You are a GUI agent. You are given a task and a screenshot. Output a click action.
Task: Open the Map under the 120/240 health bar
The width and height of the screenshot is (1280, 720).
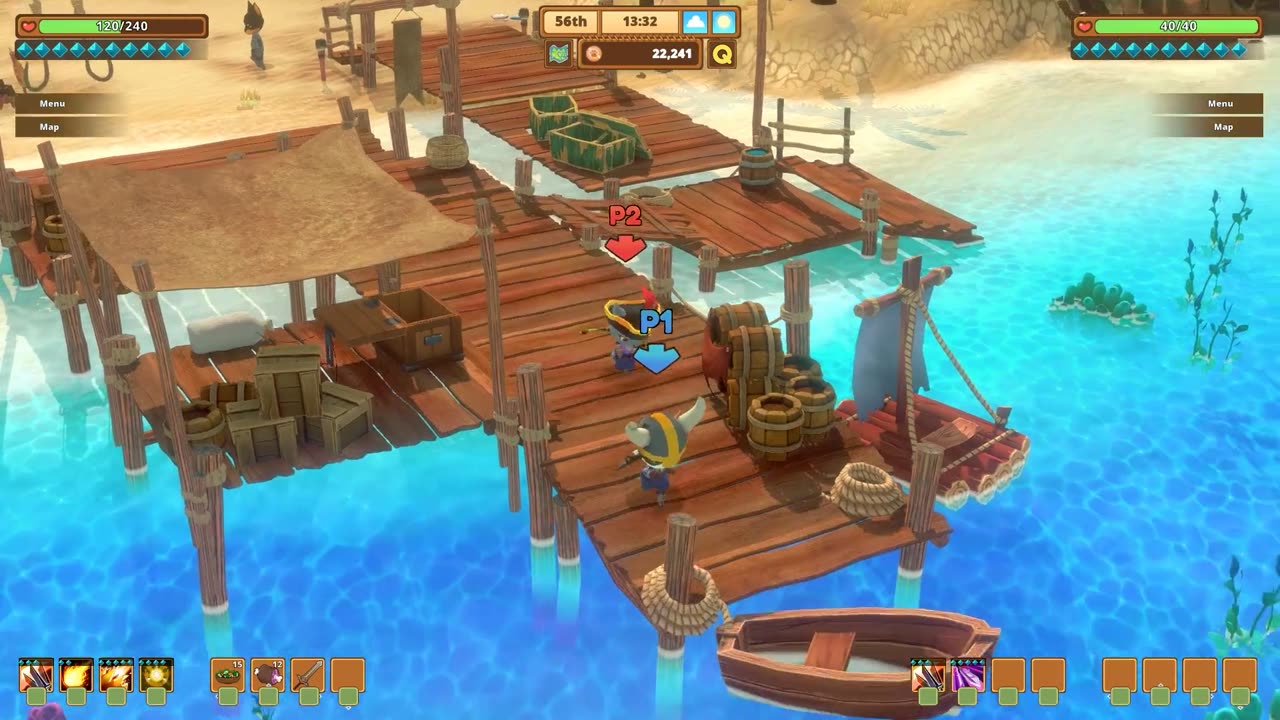coord(49,127)
